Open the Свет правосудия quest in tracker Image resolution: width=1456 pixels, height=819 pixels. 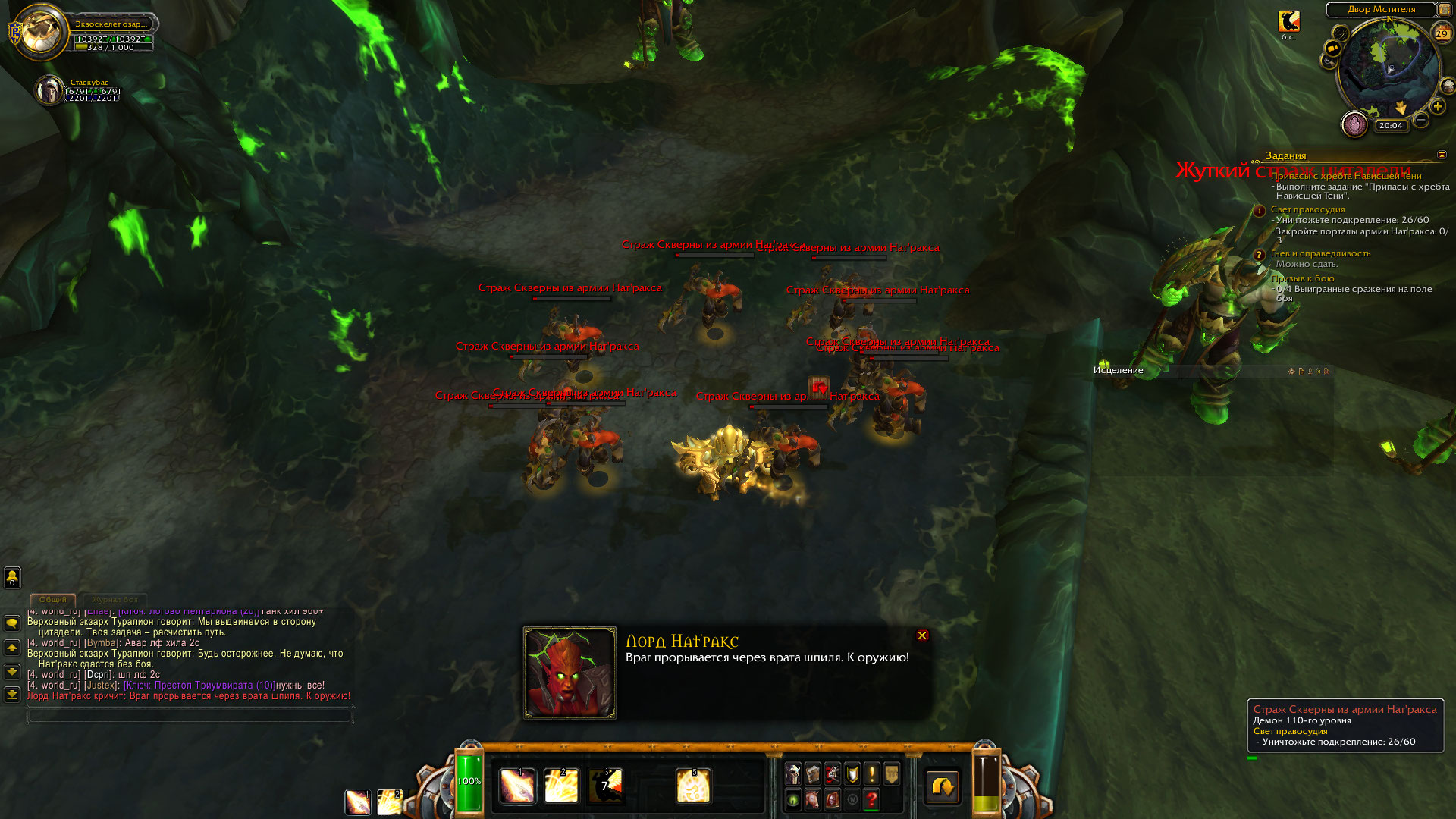[1307, 209]
